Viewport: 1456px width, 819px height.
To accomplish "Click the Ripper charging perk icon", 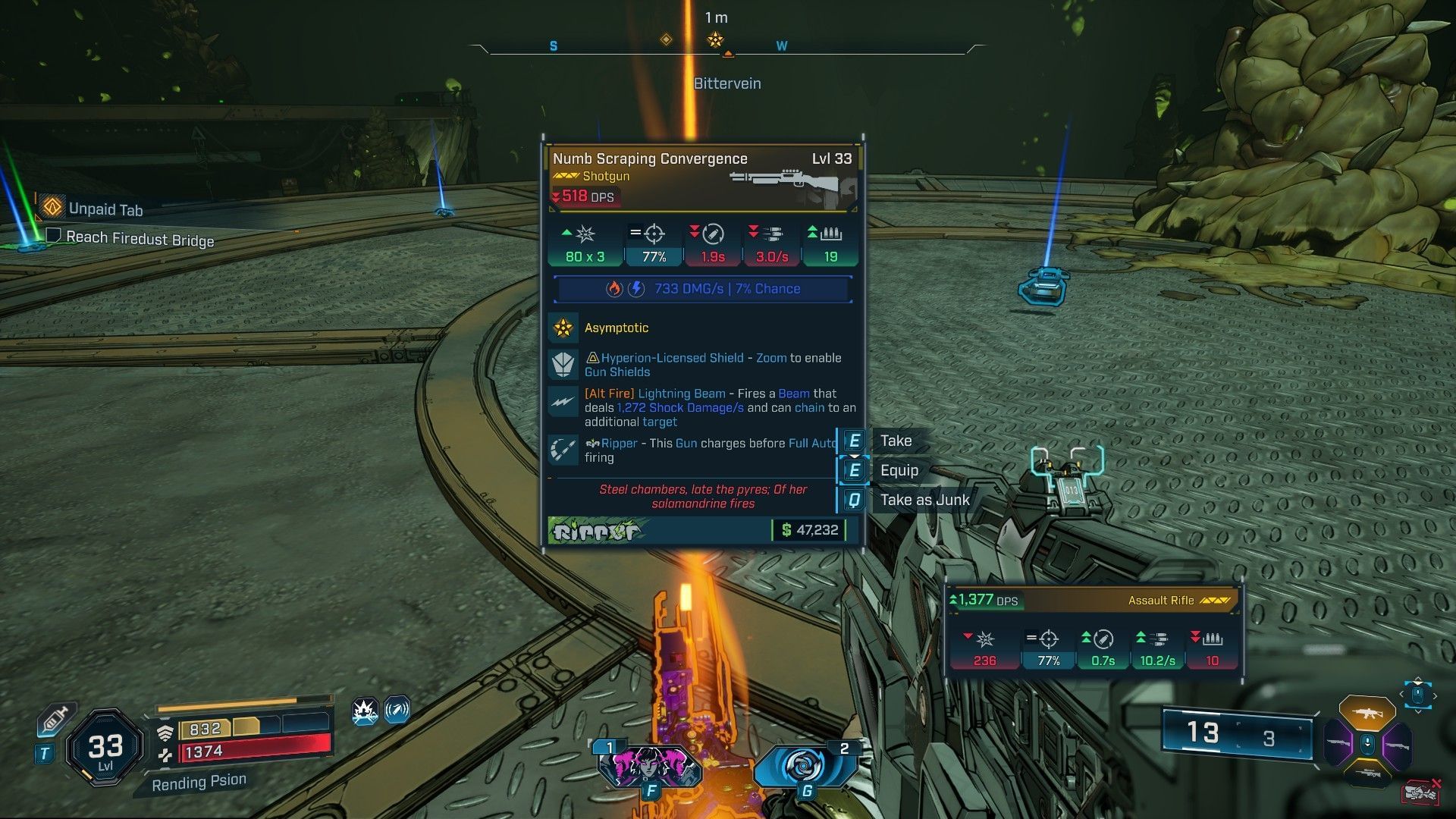I will pyautogui.click(x=563, y=450).
